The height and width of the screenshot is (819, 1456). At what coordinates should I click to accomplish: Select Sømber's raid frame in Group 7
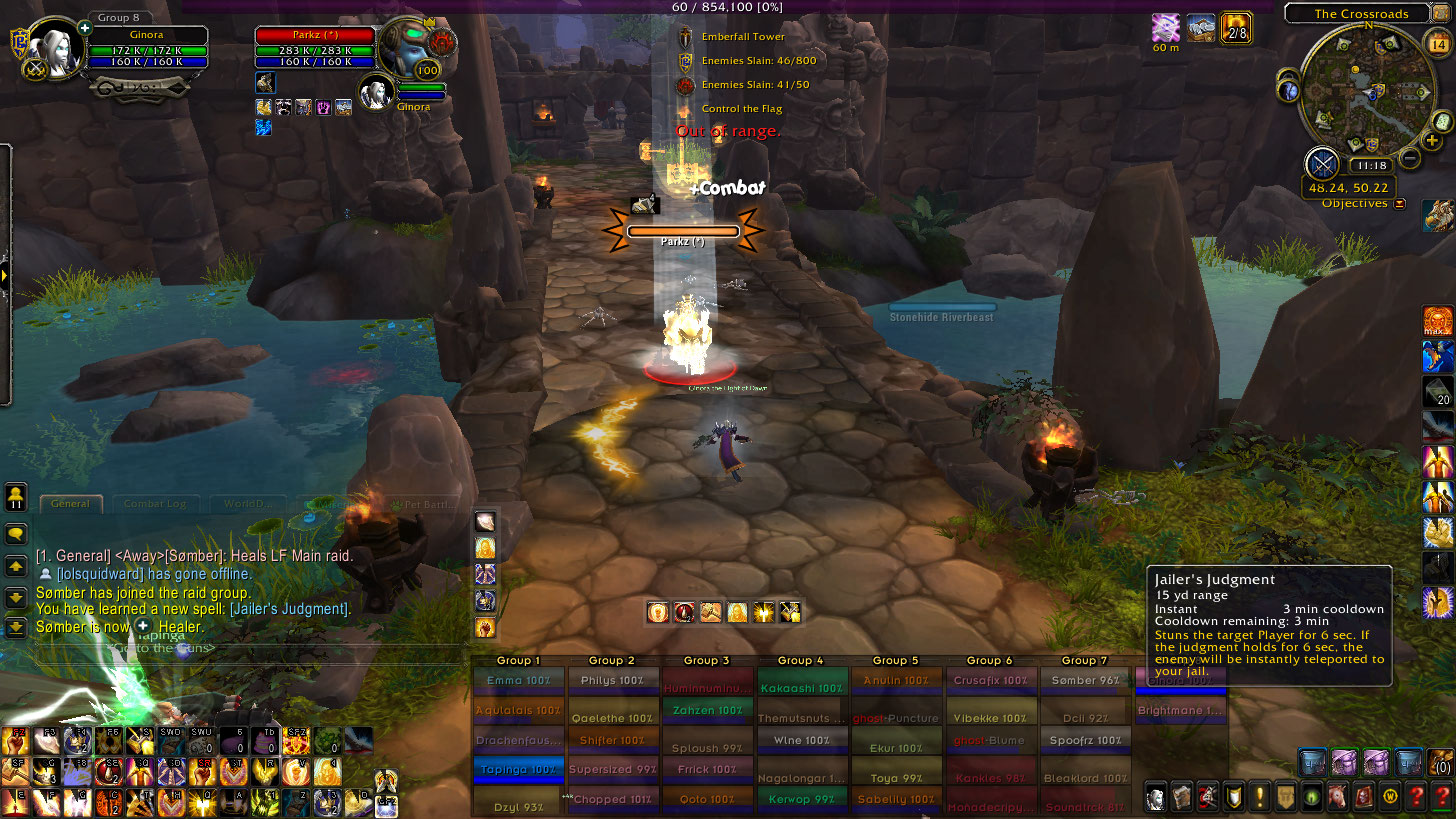pos(1085,681)
